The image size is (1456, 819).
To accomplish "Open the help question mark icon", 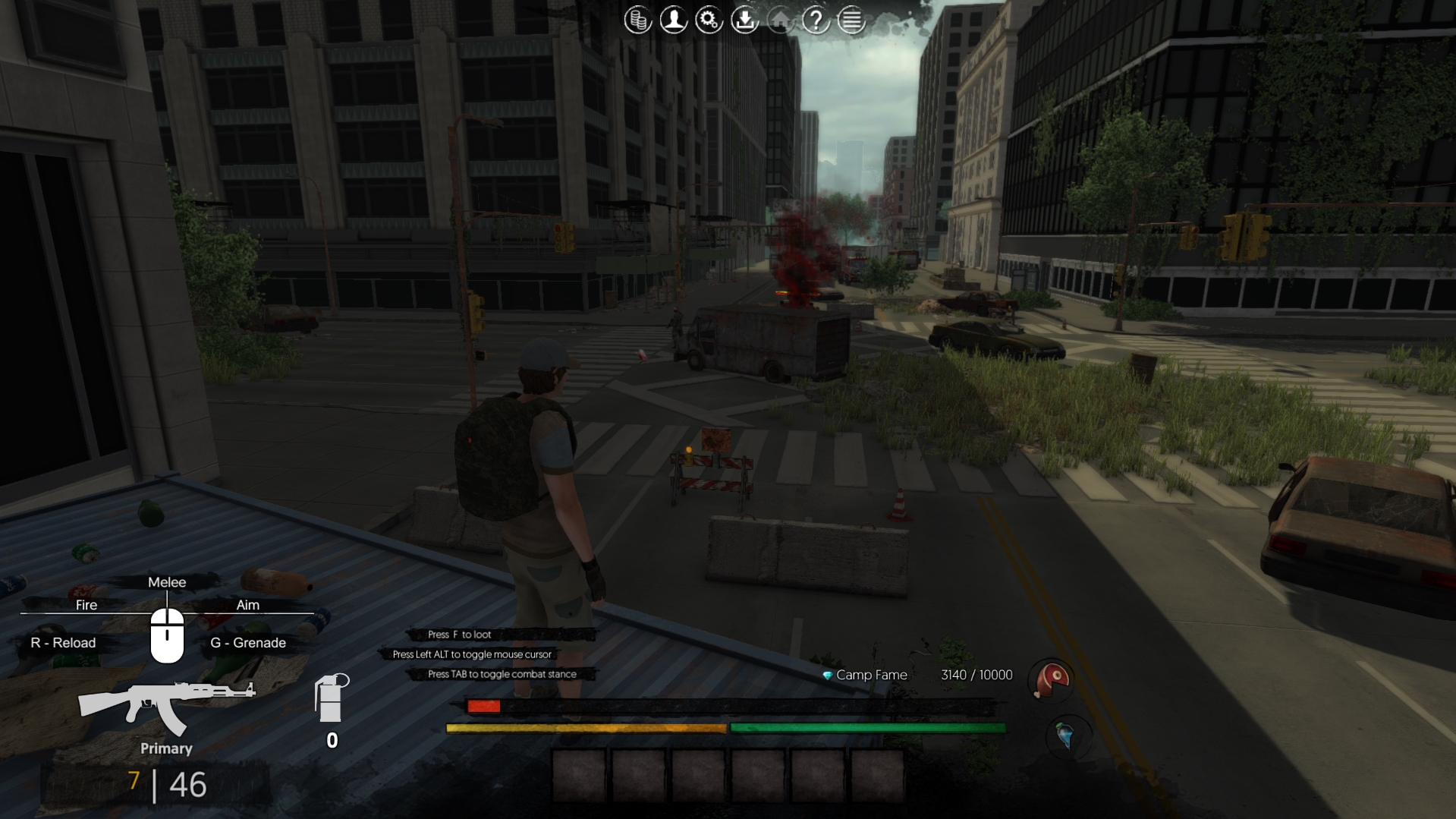I will pos(815,20).
